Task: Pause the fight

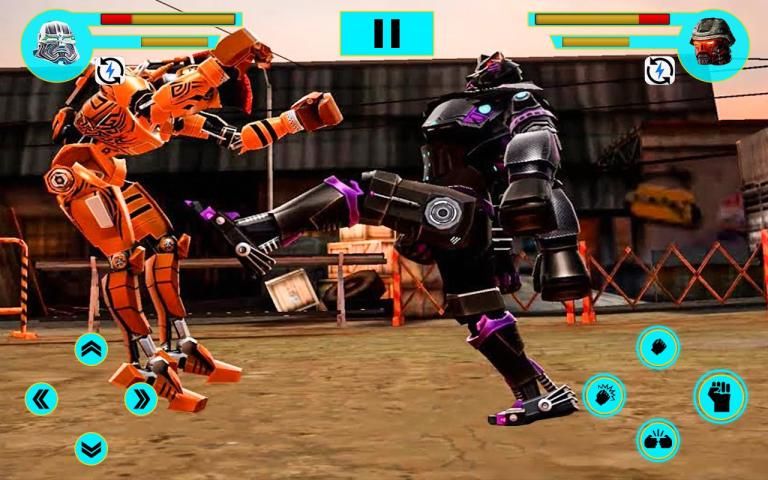Action: [x=386, y=34]
